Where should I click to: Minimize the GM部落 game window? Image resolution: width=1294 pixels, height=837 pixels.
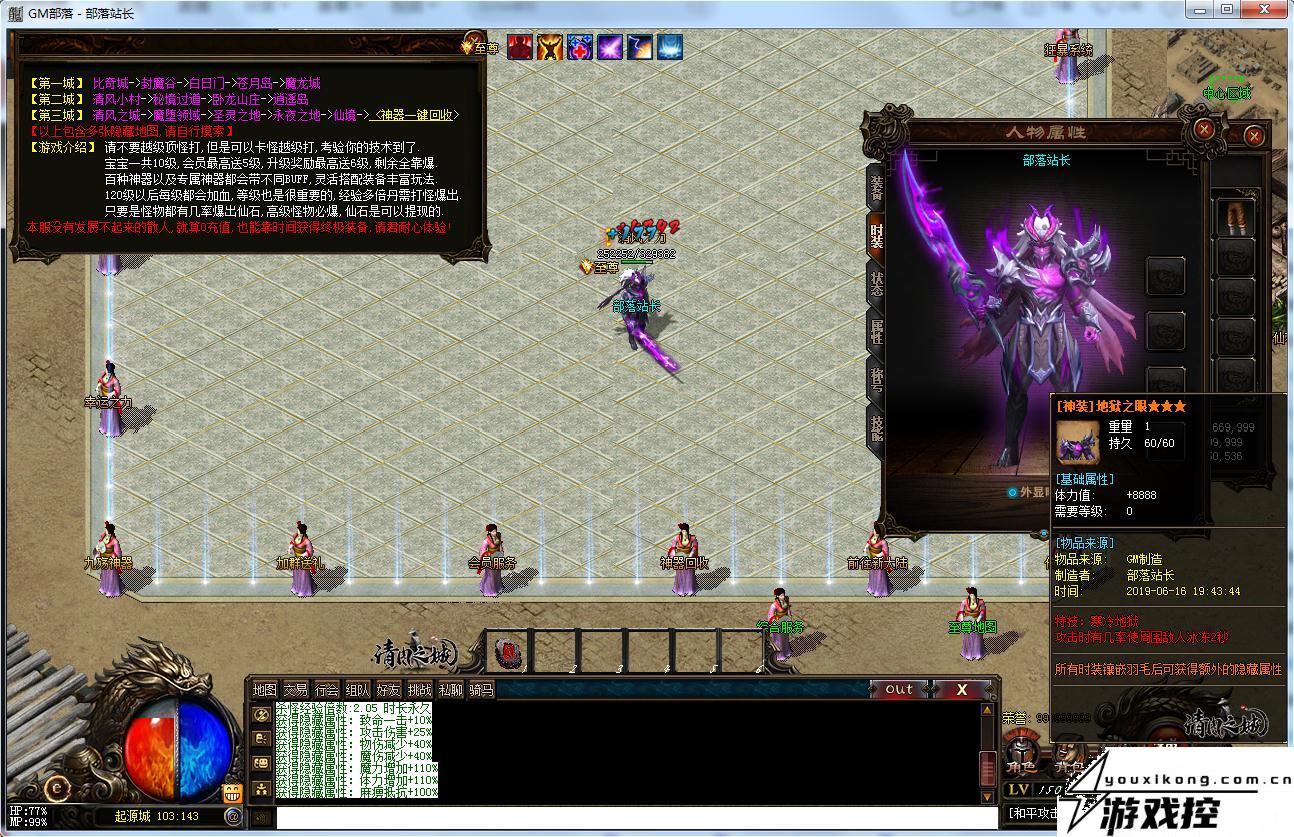[x=1199, y=10]
